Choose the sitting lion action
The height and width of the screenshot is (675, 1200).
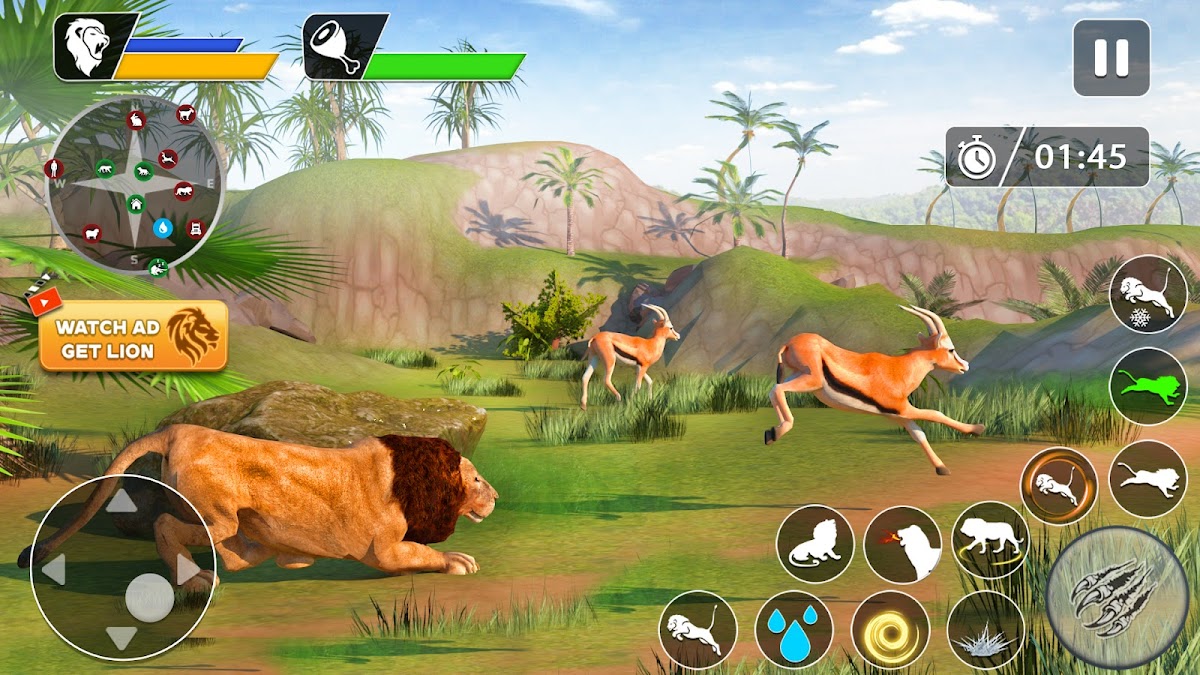(815, 544)
